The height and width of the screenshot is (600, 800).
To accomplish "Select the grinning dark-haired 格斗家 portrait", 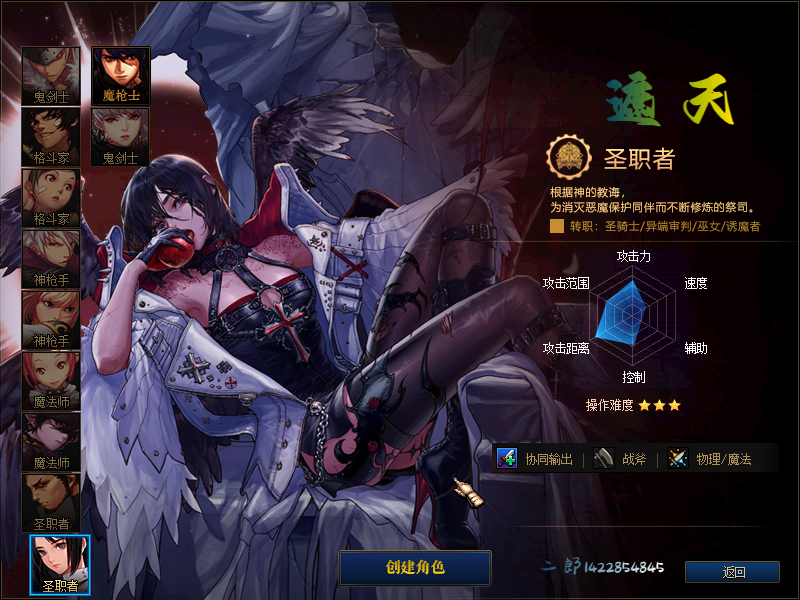I will point(51,136).
